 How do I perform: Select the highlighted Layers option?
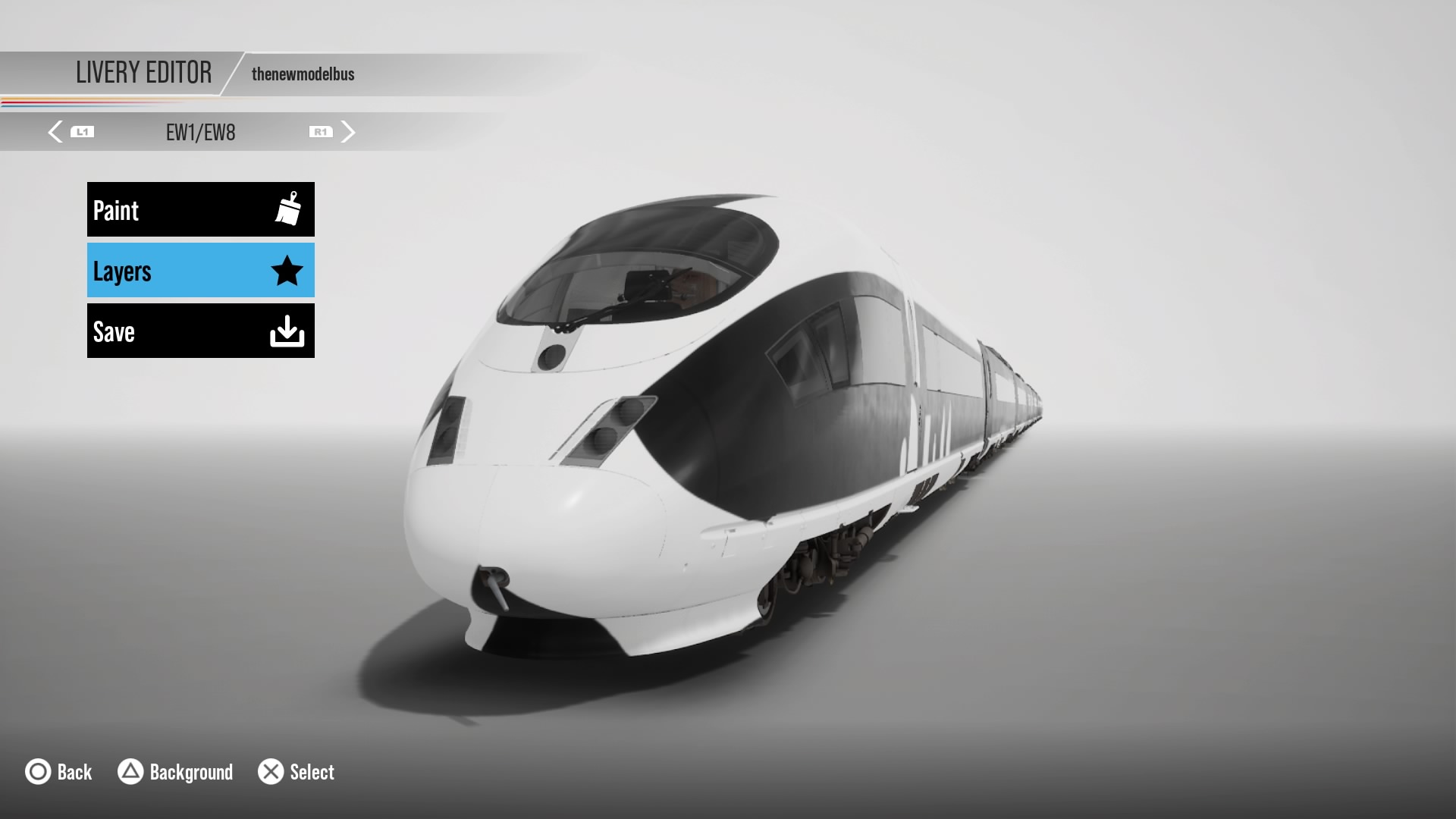click(x=200, y=270)
